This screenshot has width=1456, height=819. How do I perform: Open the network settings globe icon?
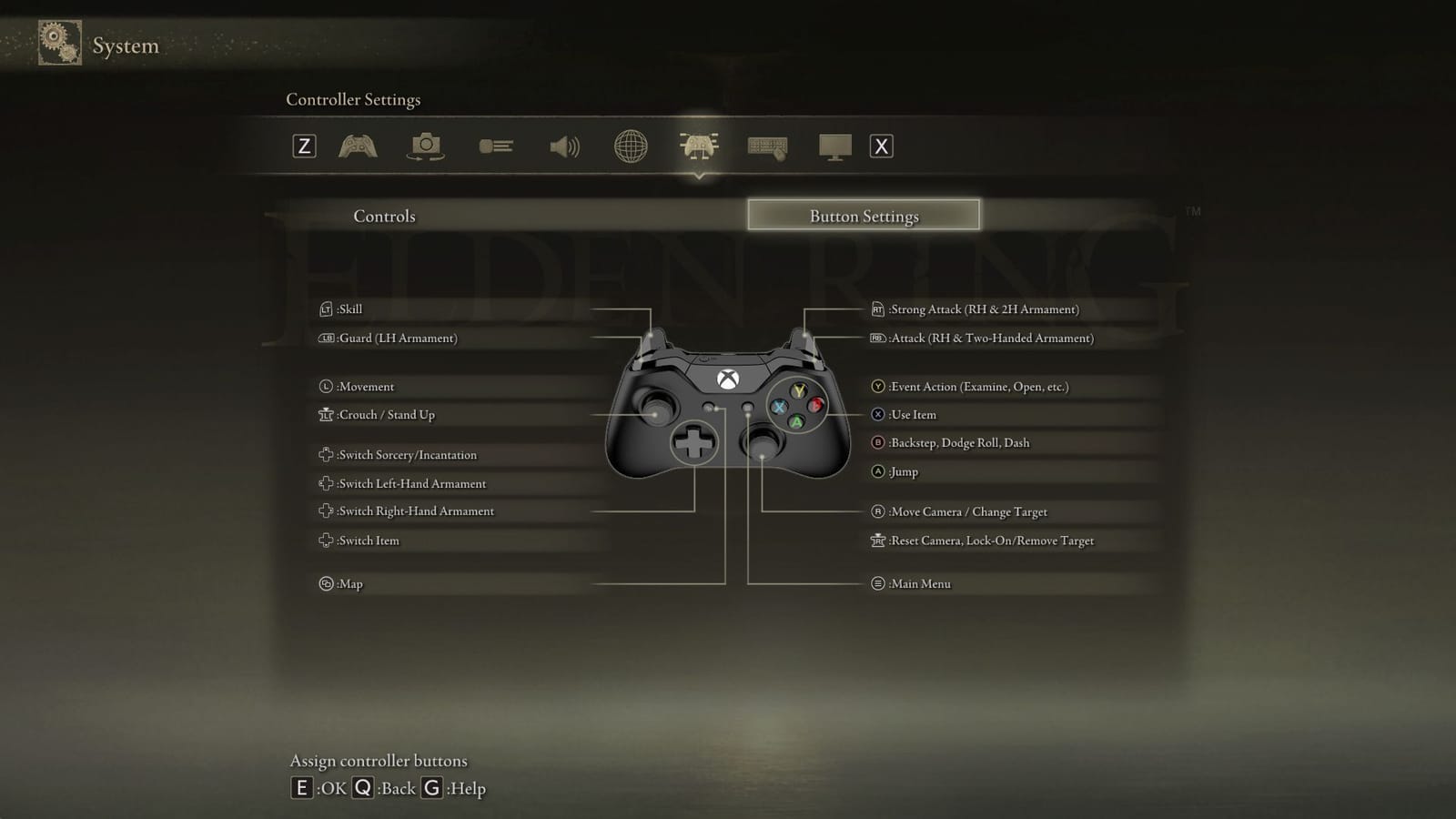coord(632,146)
